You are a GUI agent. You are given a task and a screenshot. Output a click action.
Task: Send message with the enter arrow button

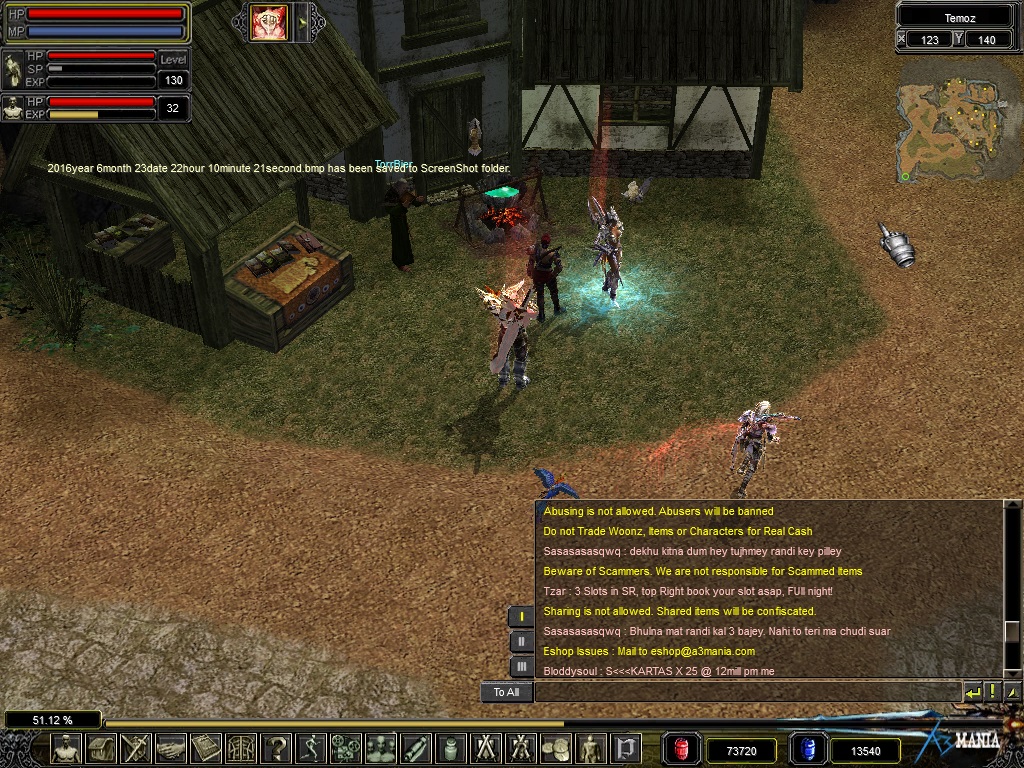(972, 692)
